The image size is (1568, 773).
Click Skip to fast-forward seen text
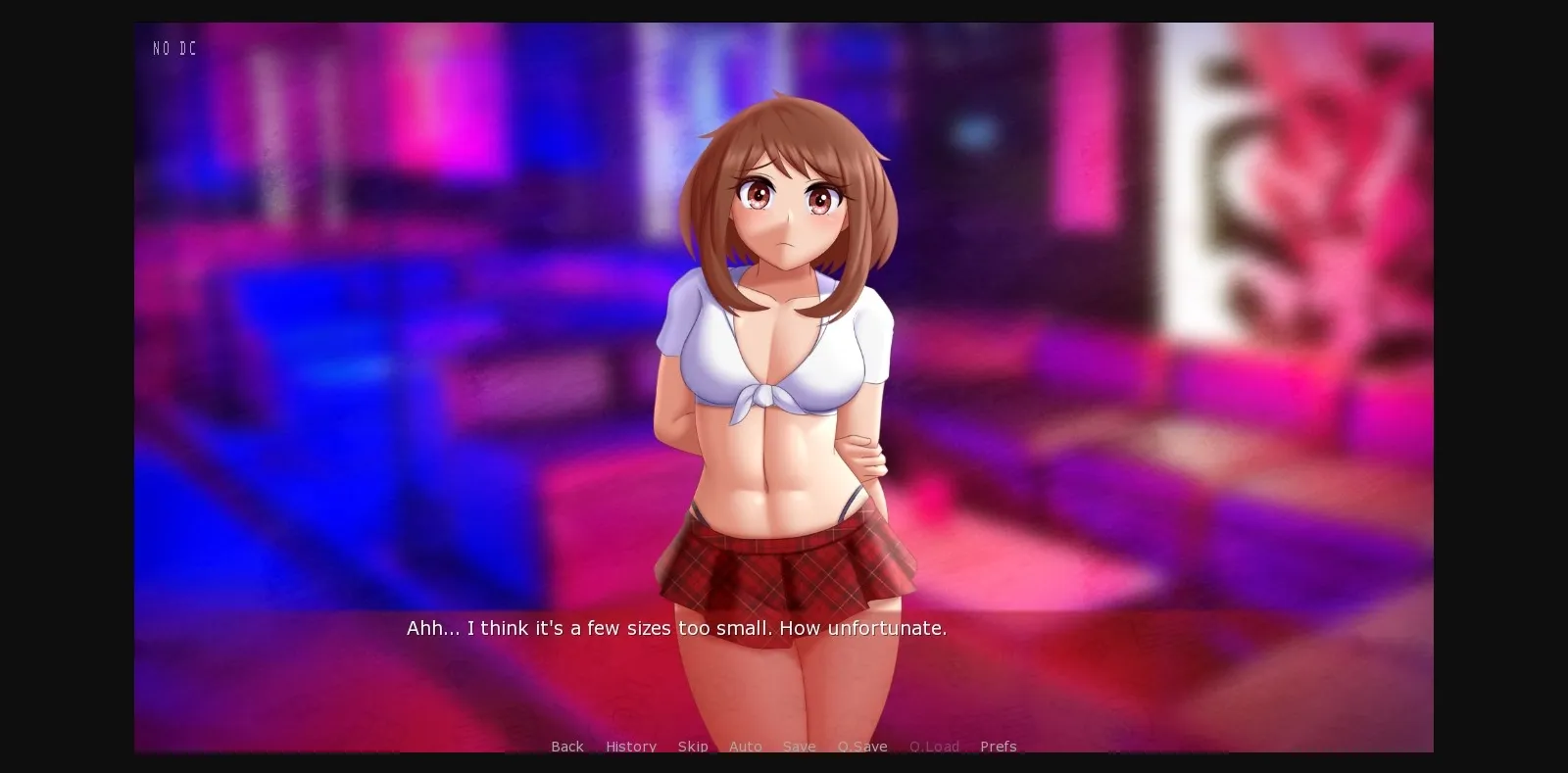point(692,747)
